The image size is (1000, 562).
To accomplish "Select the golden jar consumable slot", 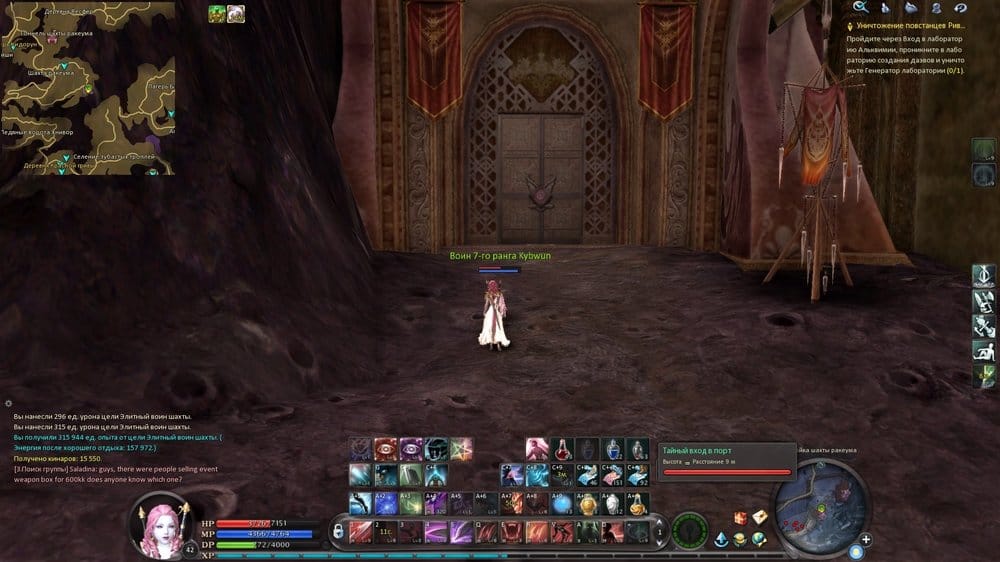I will [588, 504].
